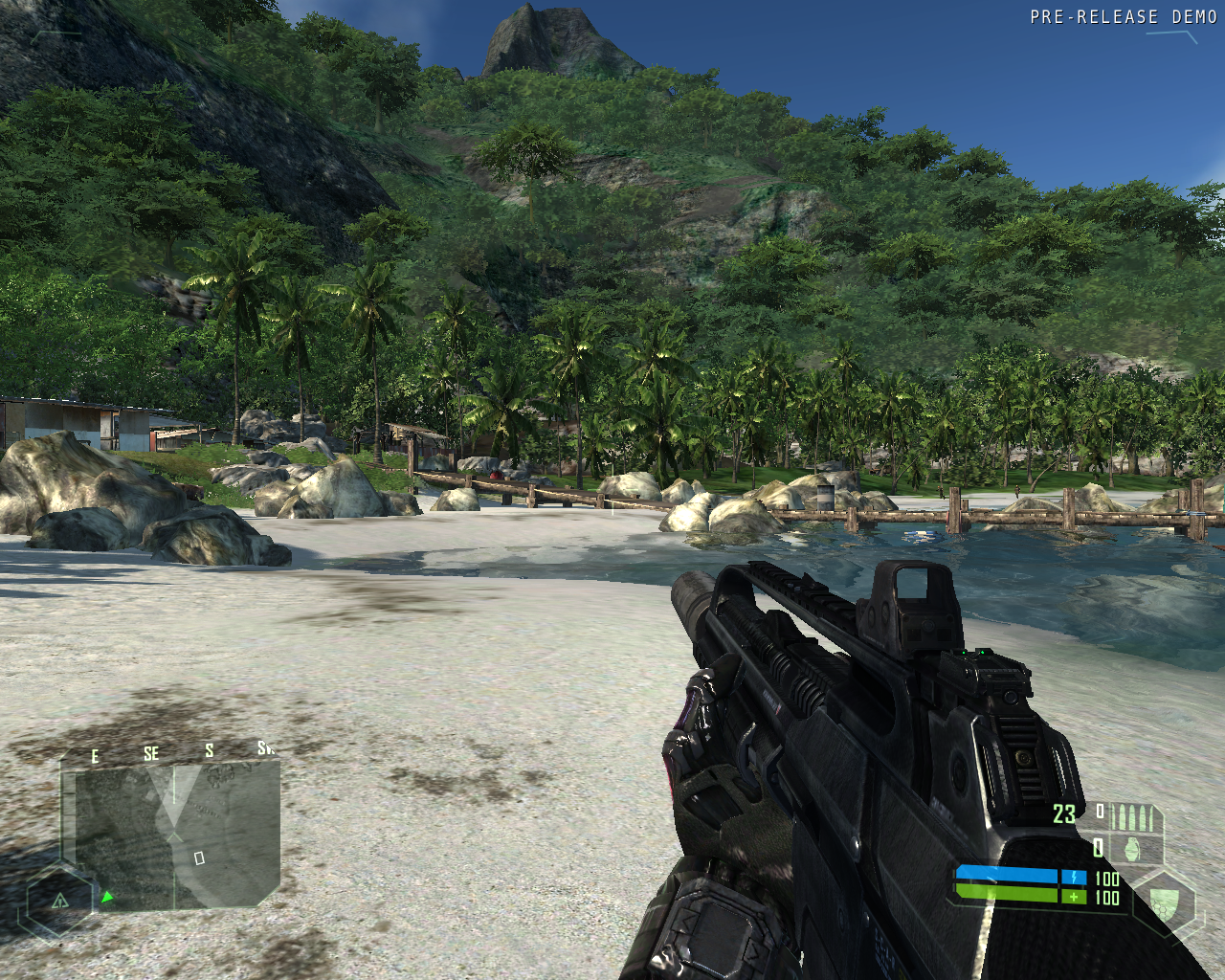Select the green arrow marker on the minimap

coord(107,897)
